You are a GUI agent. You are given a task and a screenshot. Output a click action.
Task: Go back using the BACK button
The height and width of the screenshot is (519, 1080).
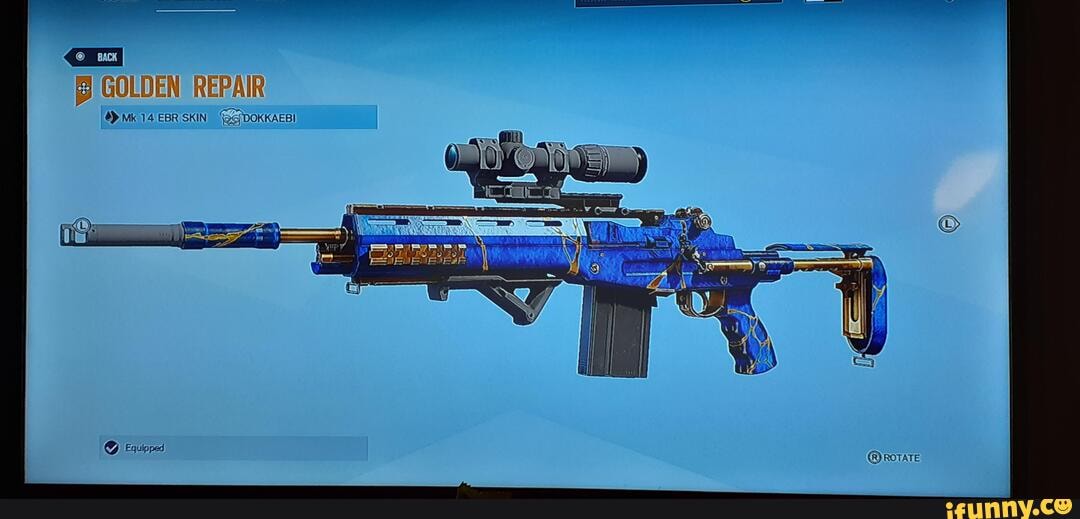pyautogui.click(x=95, y=57)
